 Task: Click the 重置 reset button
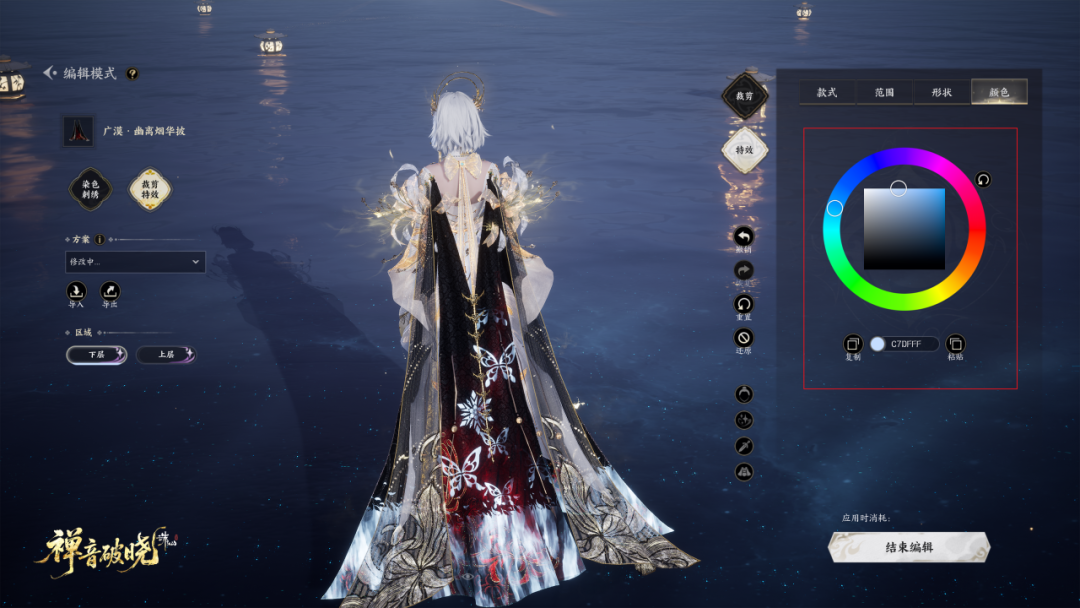(744, 304)
